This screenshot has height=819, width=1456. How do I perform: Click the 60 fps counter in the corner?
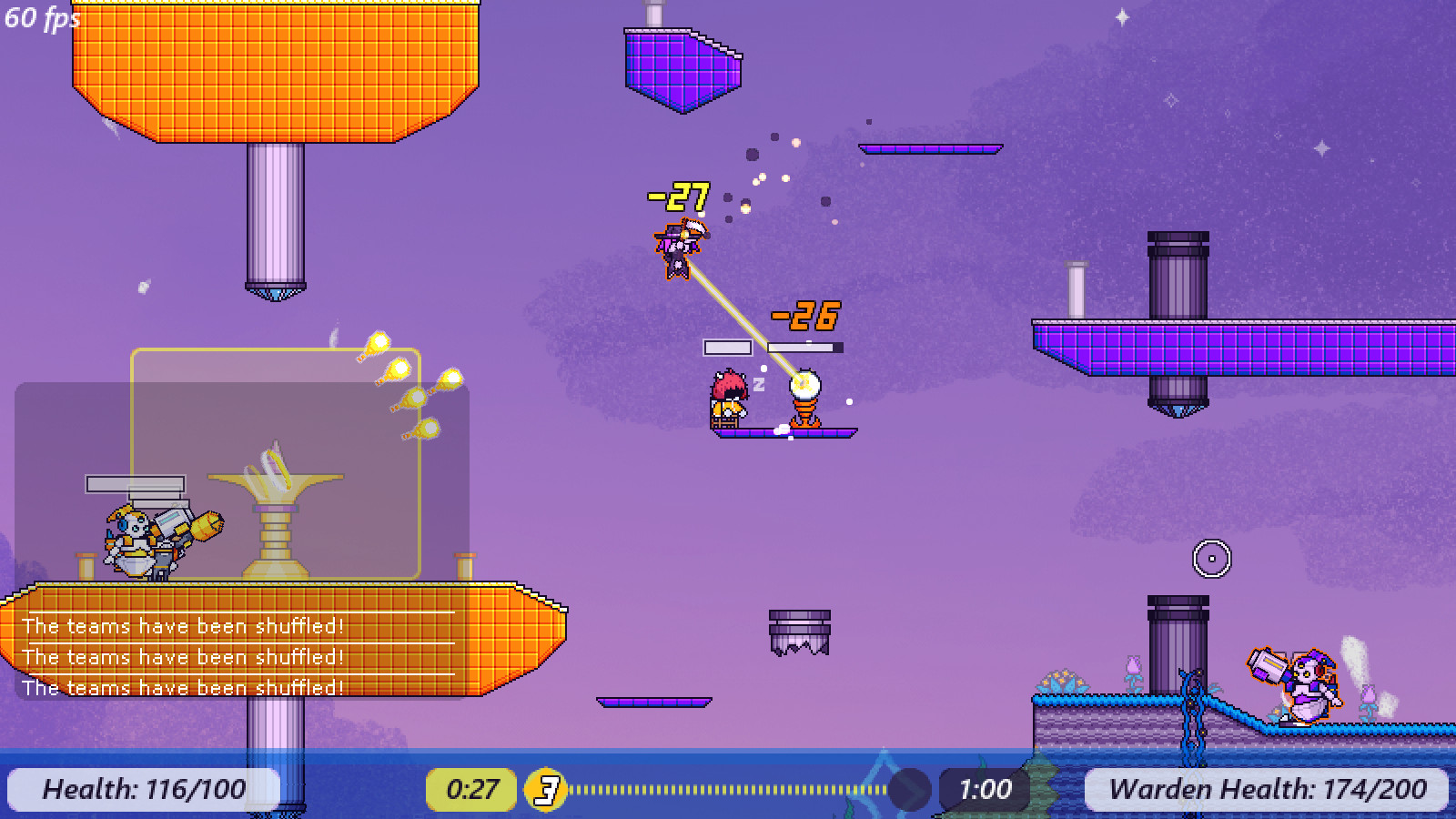39,16
